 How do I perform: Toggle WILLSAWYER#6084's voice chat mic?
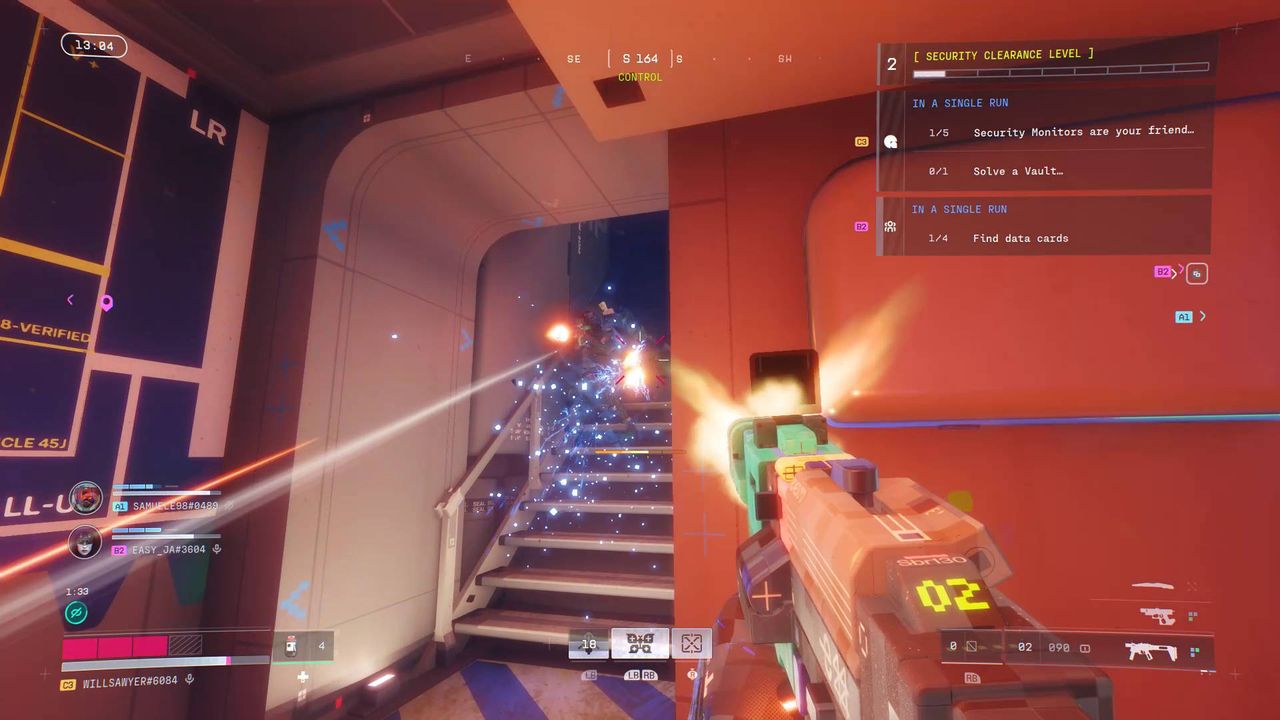point(190,679)
